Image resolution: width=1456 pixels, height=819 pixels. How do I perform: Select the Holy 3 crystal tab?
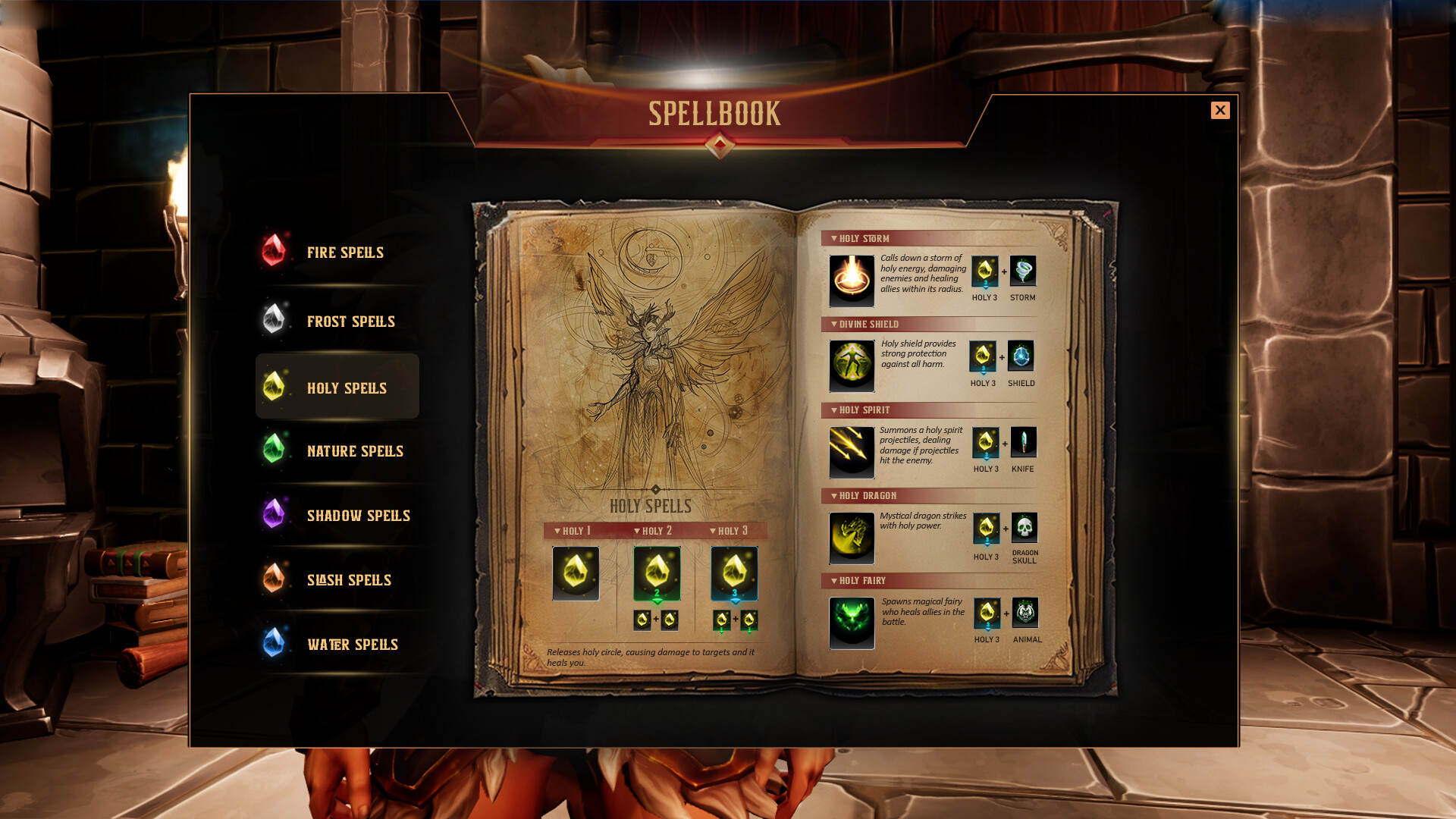coord(732,531)
